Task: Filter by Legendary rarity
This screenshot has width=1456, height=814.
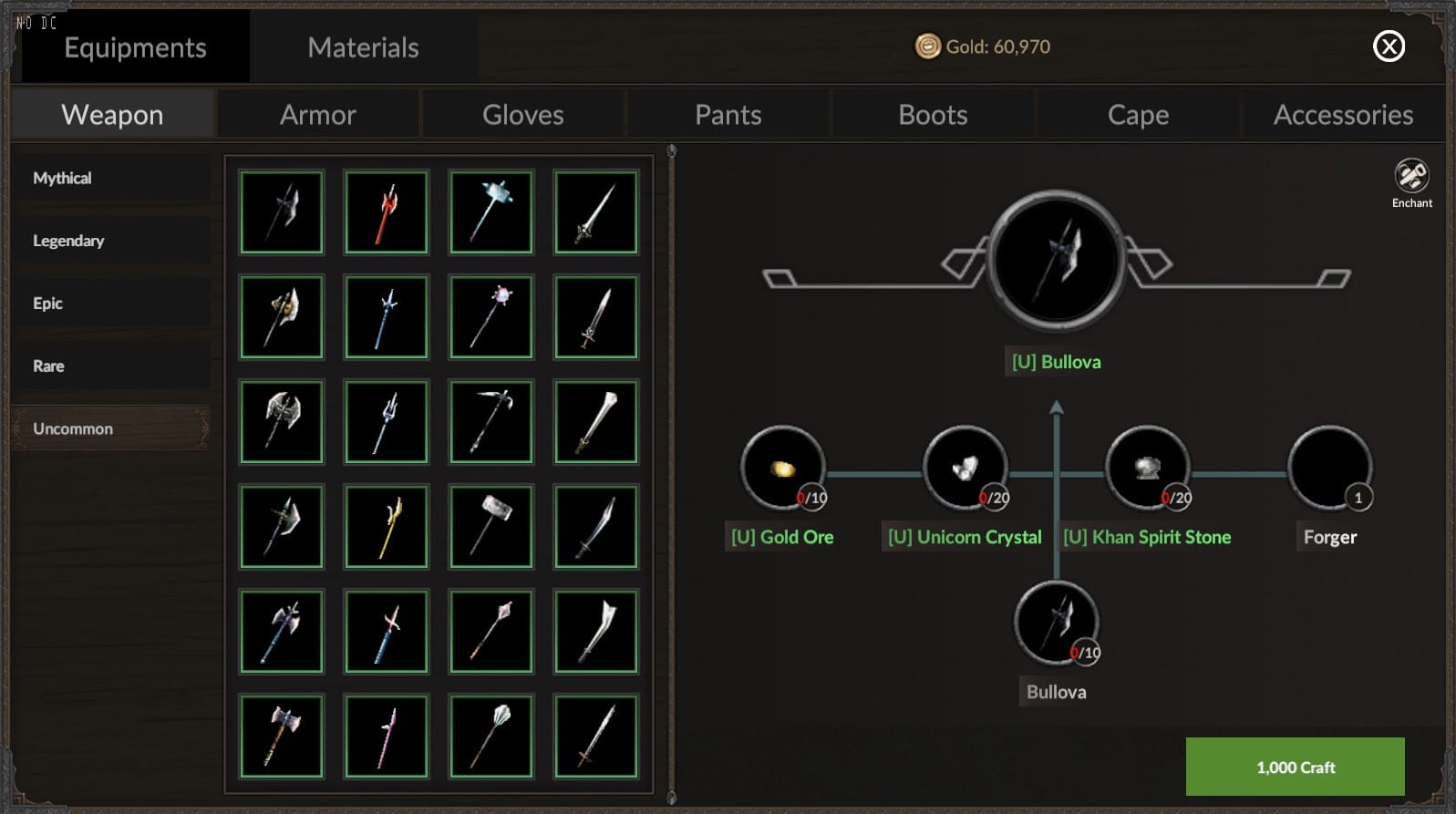Action: click(111, 241)
